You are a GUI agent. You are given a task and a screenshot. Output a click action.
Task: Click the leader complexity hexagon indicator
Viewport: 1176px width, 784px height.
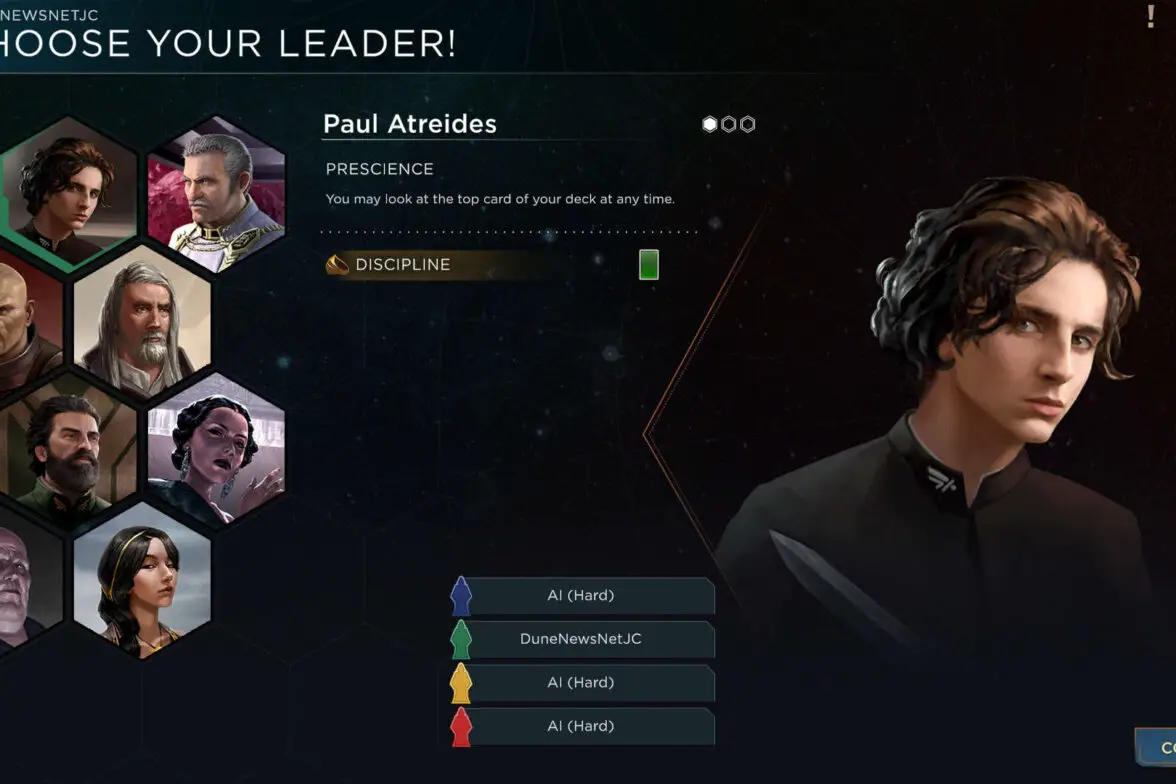point(728,125)
